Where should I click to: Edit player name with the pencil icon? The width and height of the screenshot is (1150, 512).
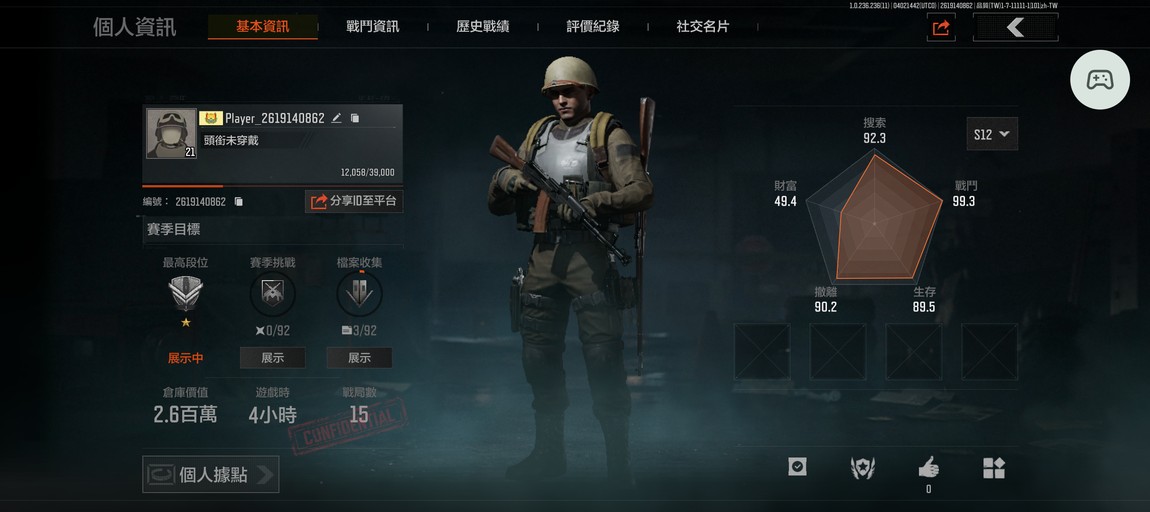tap(337, 118)
